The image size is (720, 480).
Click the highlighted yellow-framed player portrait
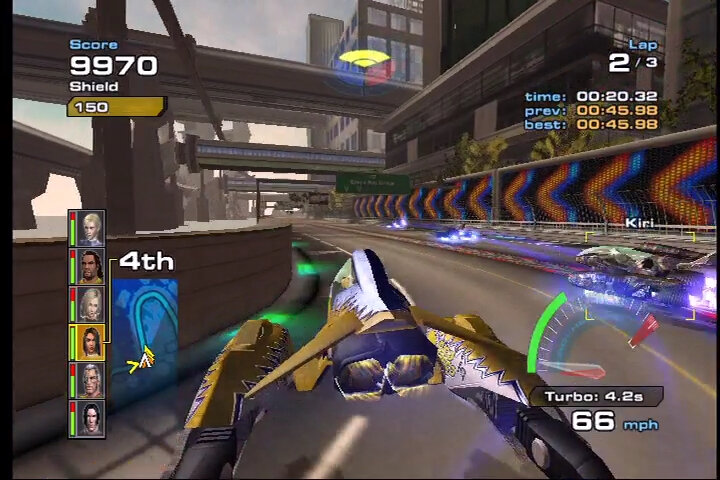pyautogui.click(x=90, y=342)
